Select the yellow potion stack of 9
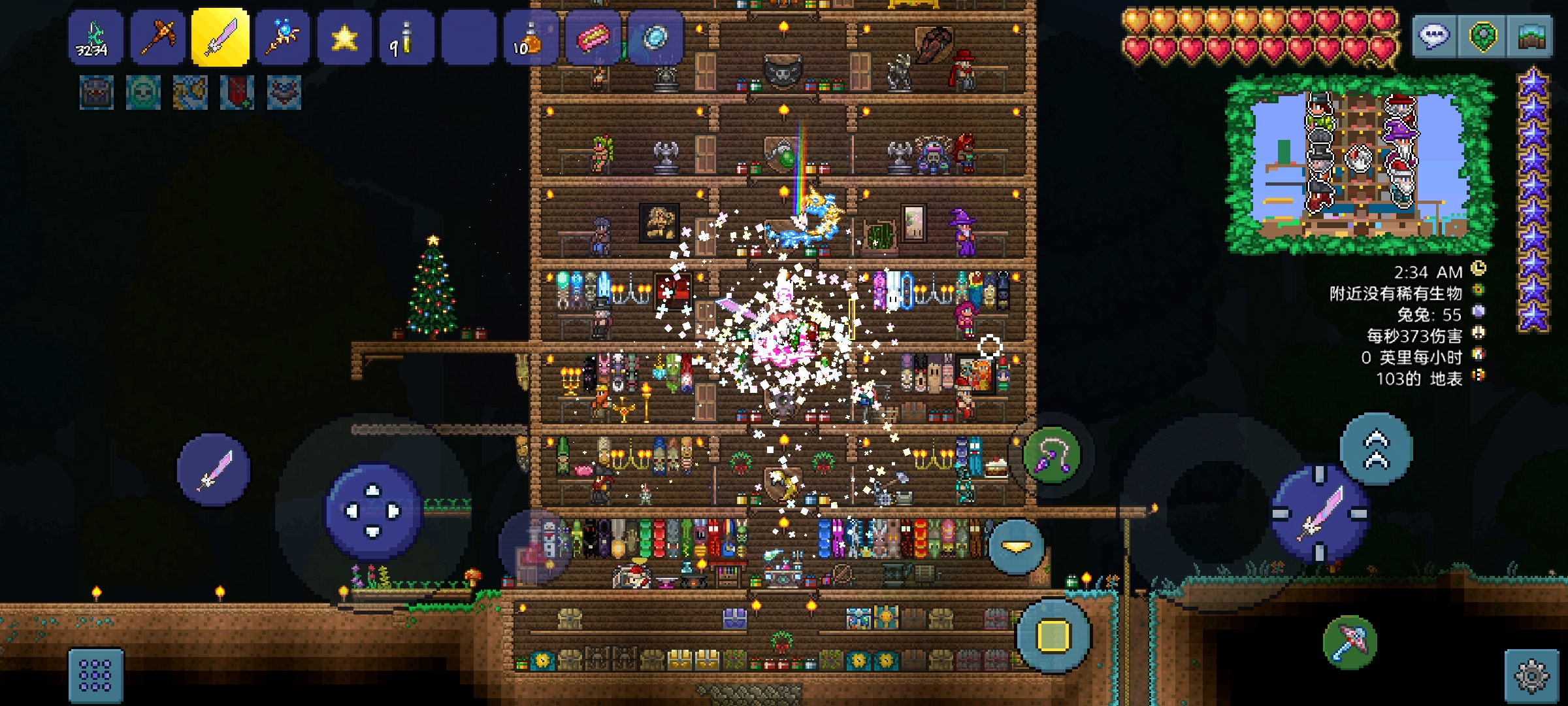The image size is (1568, 706). (406, 38)
